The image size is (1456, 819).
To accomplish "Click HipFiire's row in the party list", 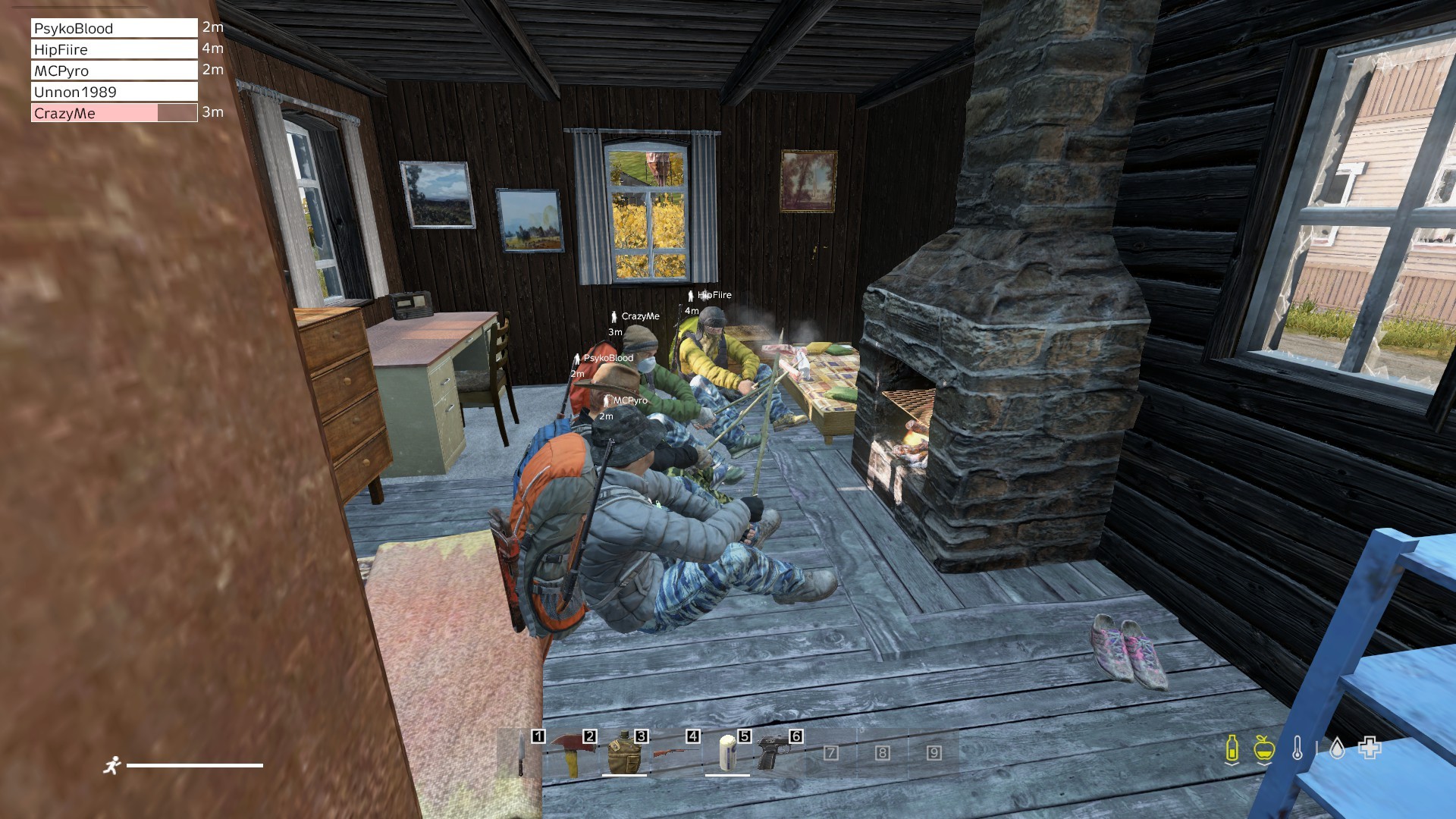I will coord(115,49).
